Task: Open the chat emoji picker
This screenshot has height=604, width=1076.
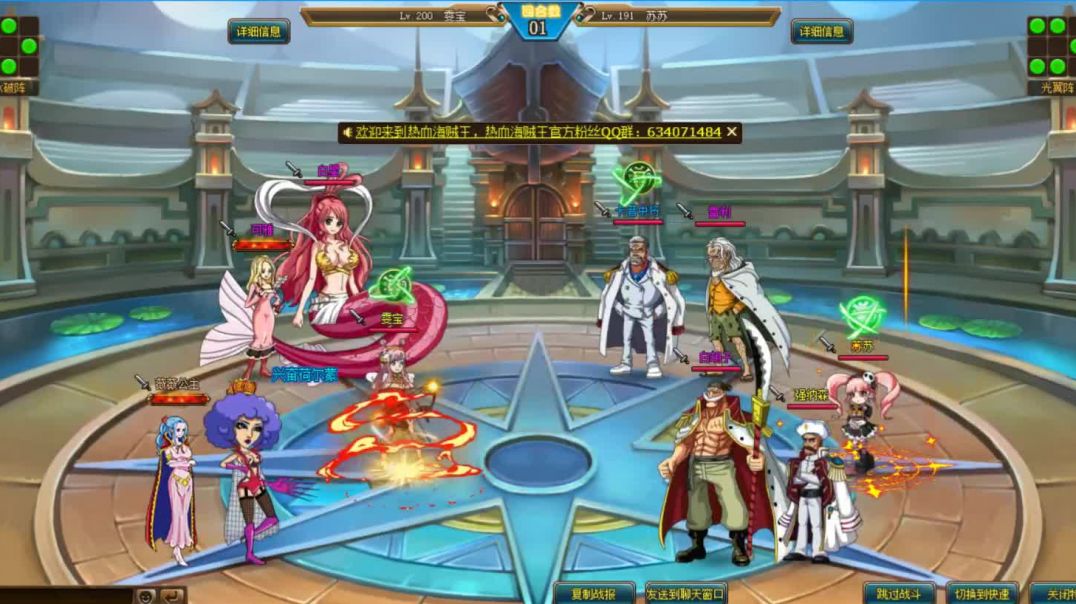Action: tap(146, 596)
